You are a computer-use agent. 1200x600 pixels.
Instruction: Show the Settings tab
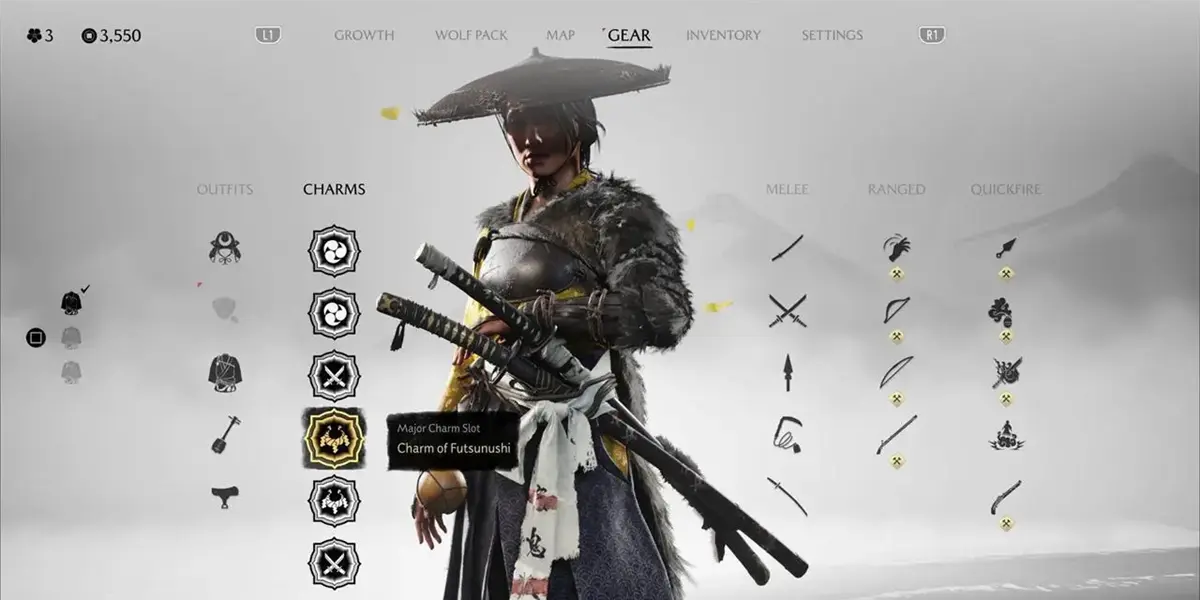click(832, 35)
